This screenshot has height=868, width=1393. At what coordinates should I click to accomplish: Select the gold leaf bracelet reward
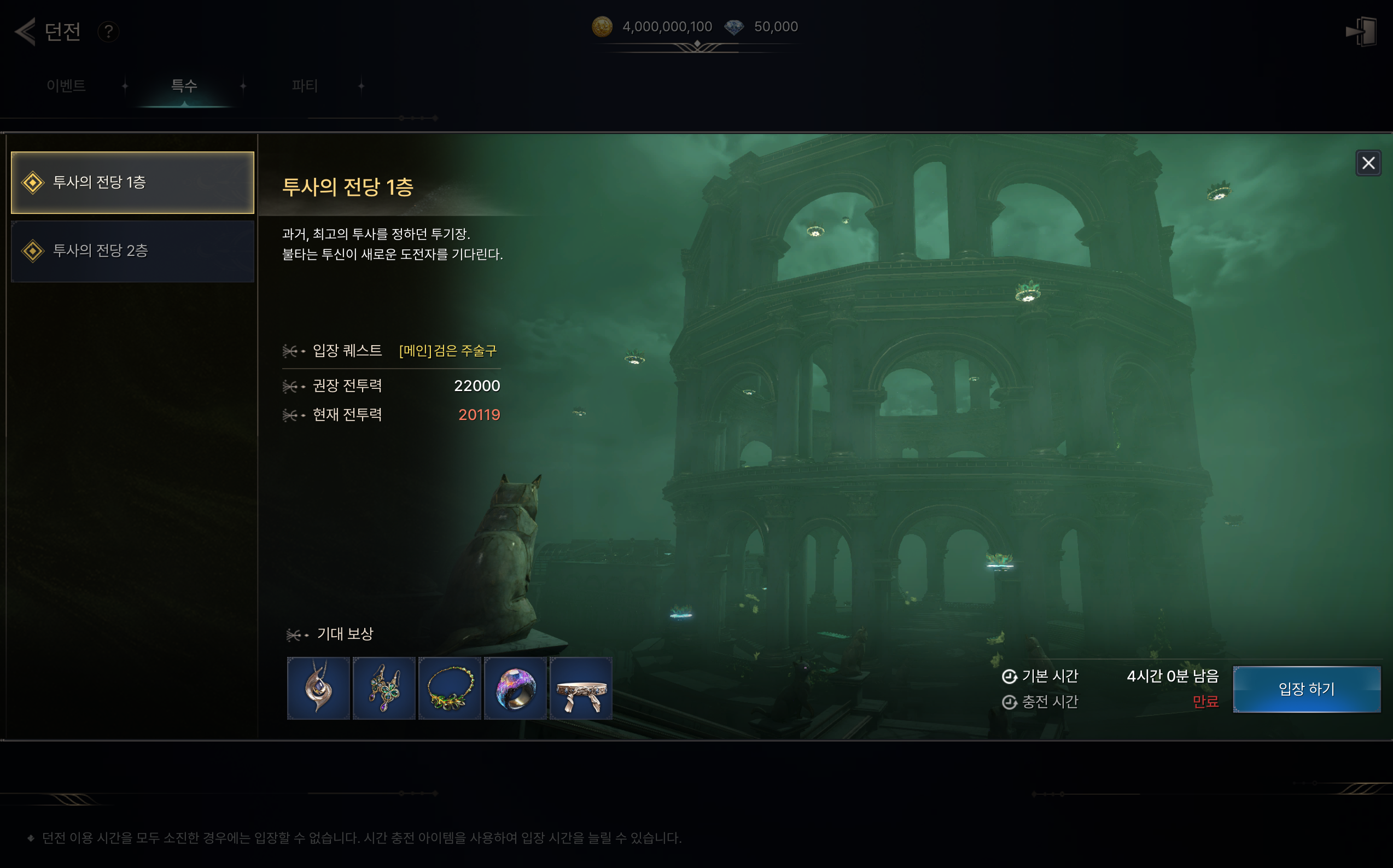click(450, 688)
